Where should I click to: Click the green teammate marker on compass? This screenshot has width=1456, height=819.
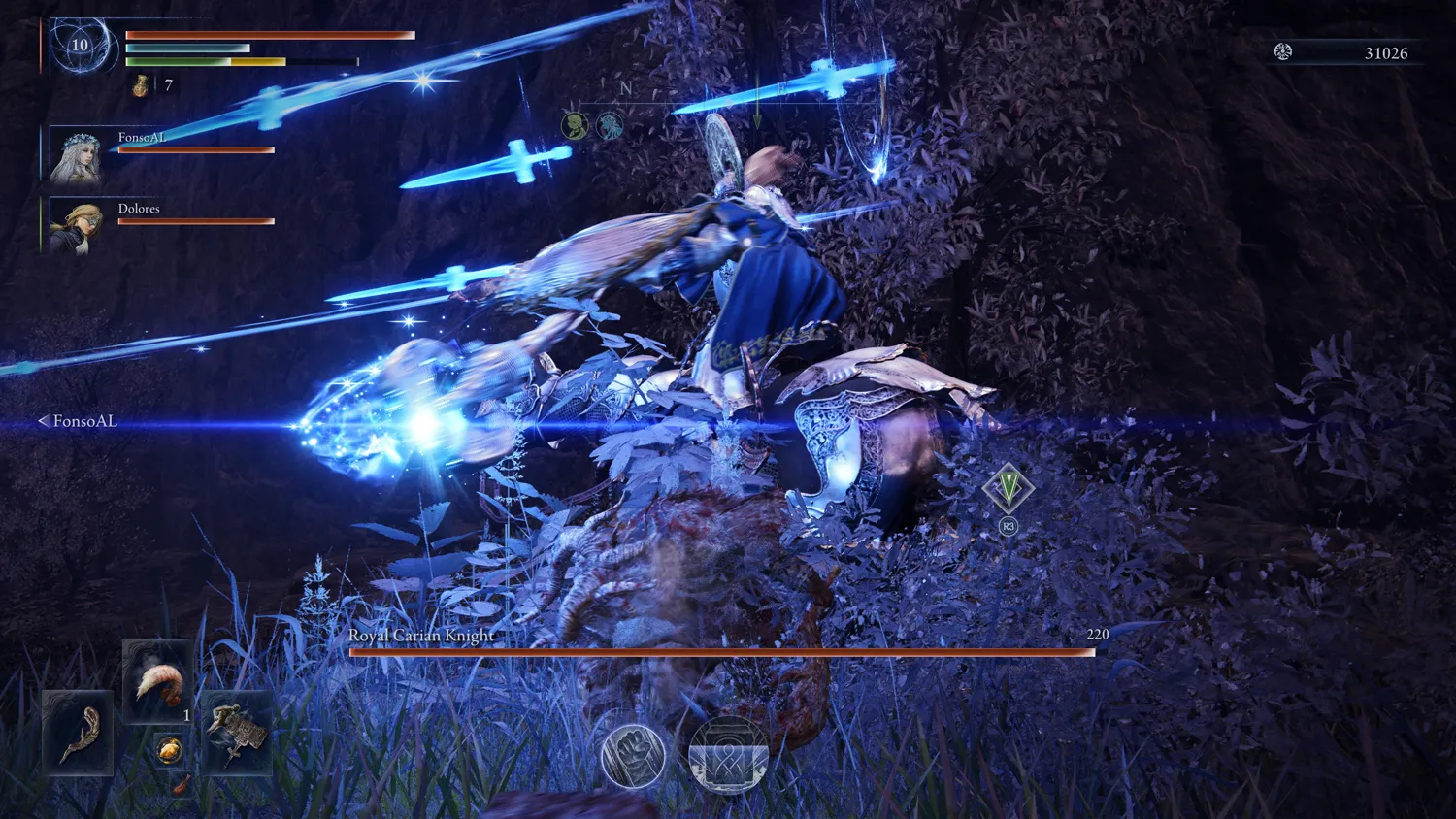pyautogui.click(x=575, y=125)
